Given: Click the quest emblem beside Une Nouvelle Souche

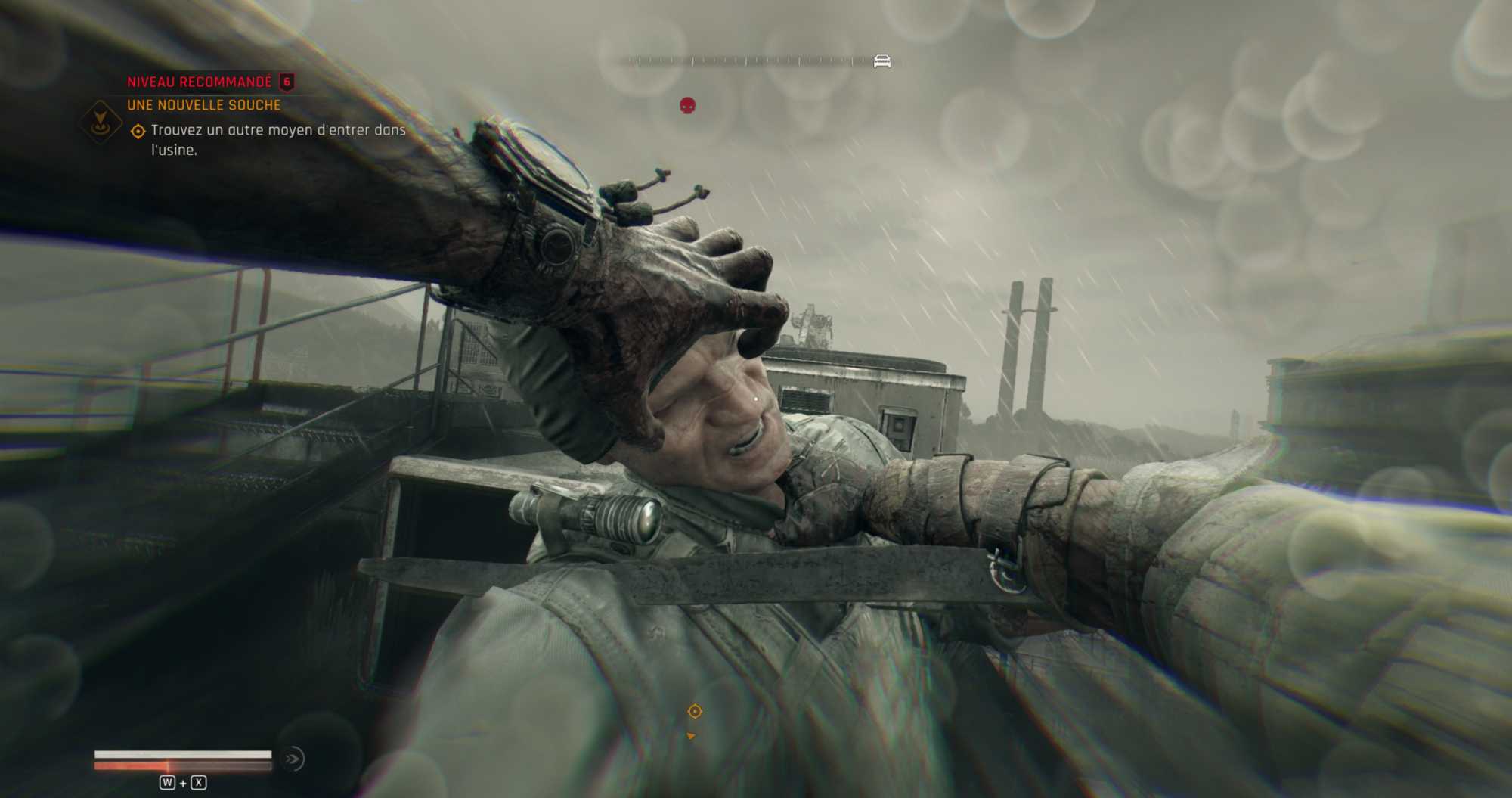Looking at the screenshot, I should [x=101, y=121].
